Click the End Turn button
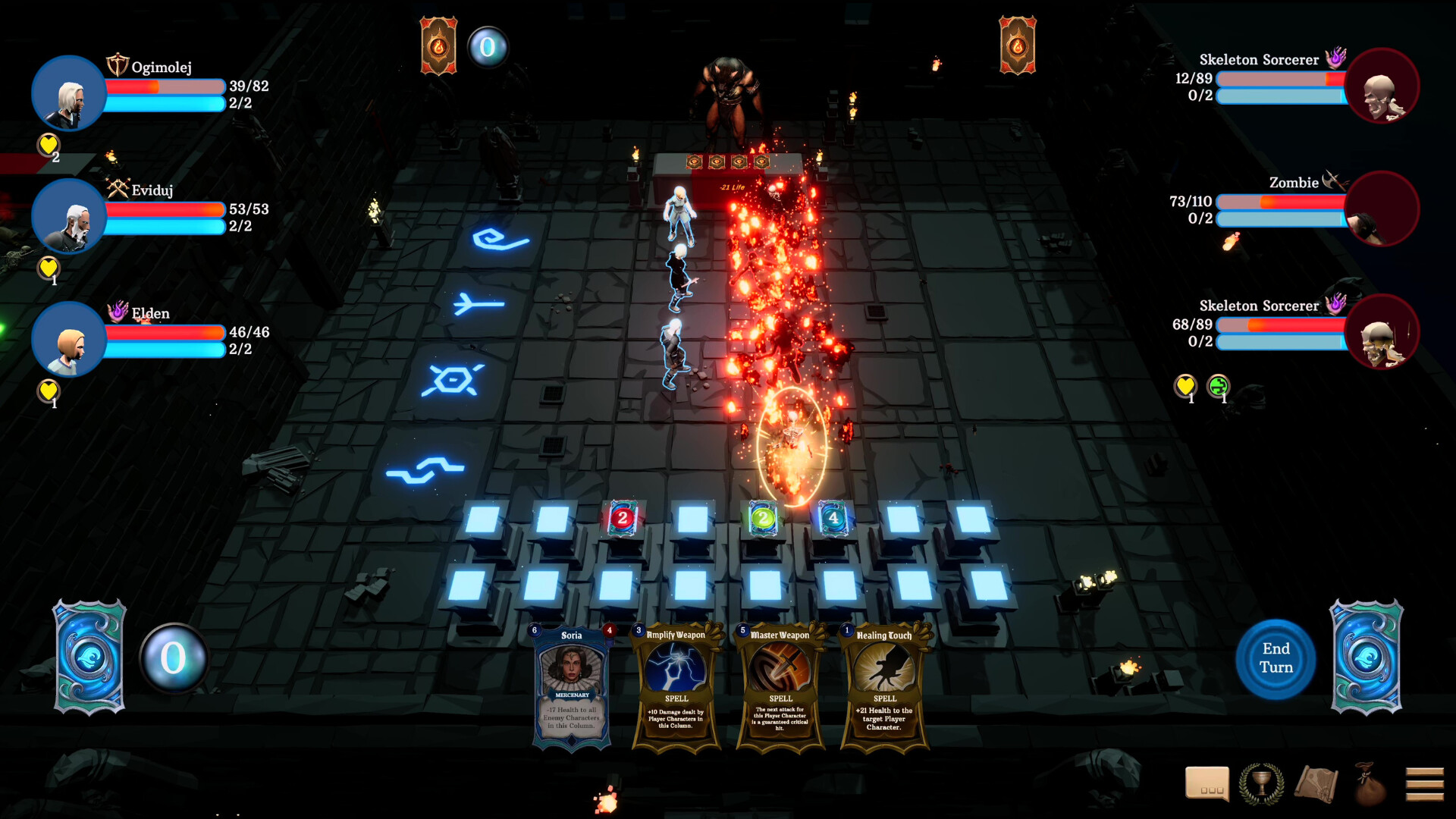This screenshot has width=1456, height=819. tap(1276, 657)
